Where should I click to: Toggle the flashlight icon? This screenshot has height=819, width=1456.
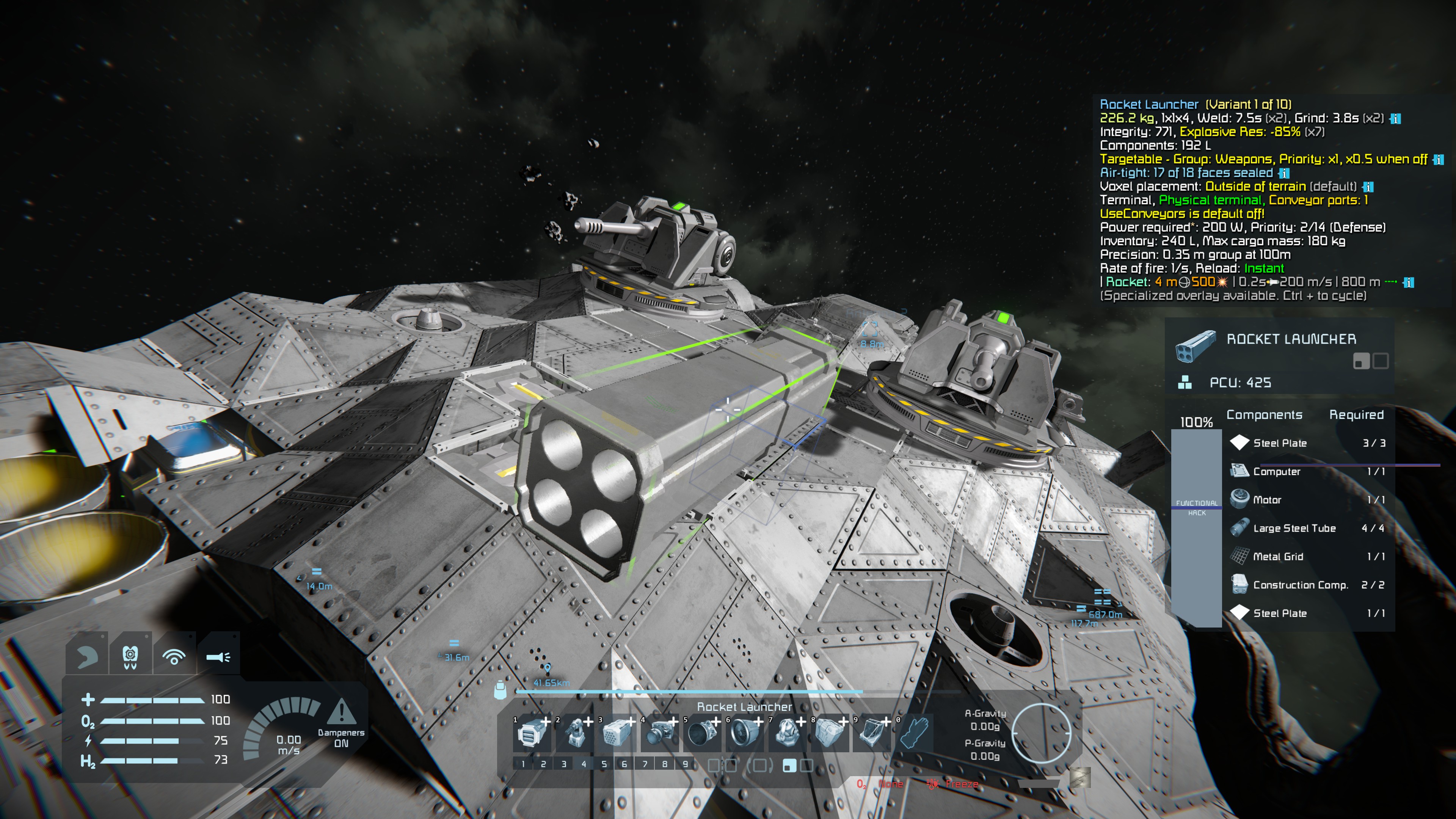(218, 656)
